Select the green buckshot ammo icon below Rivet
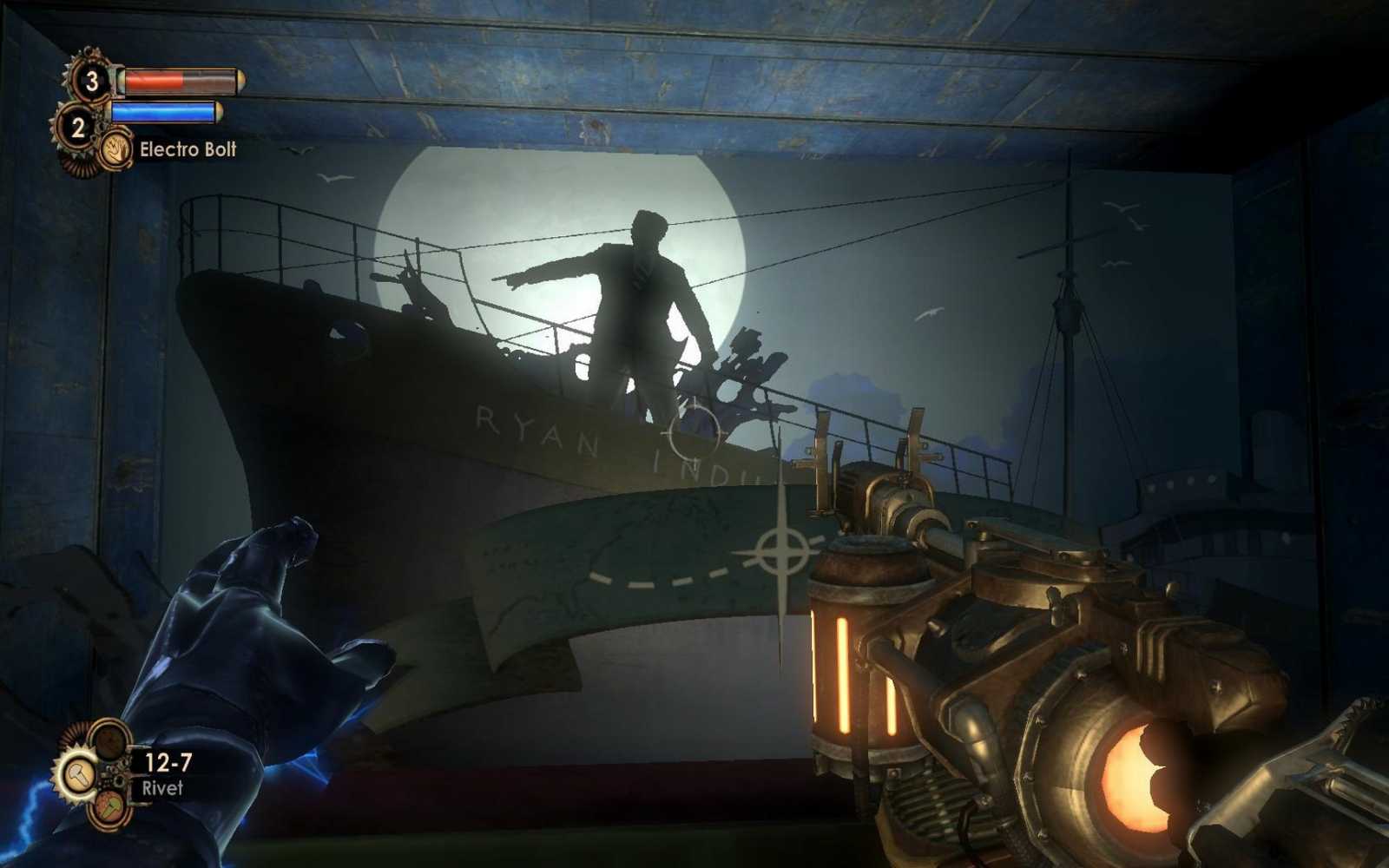 tap(109, 807)
